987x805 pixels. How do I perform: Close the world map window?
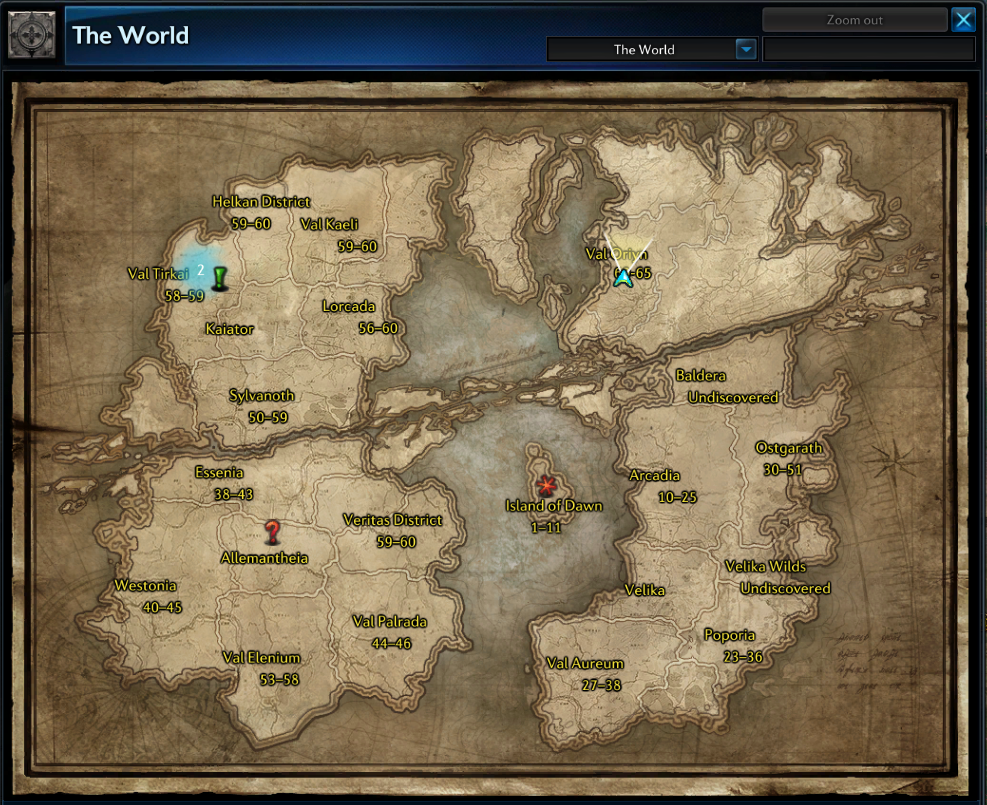click(963, 20)
